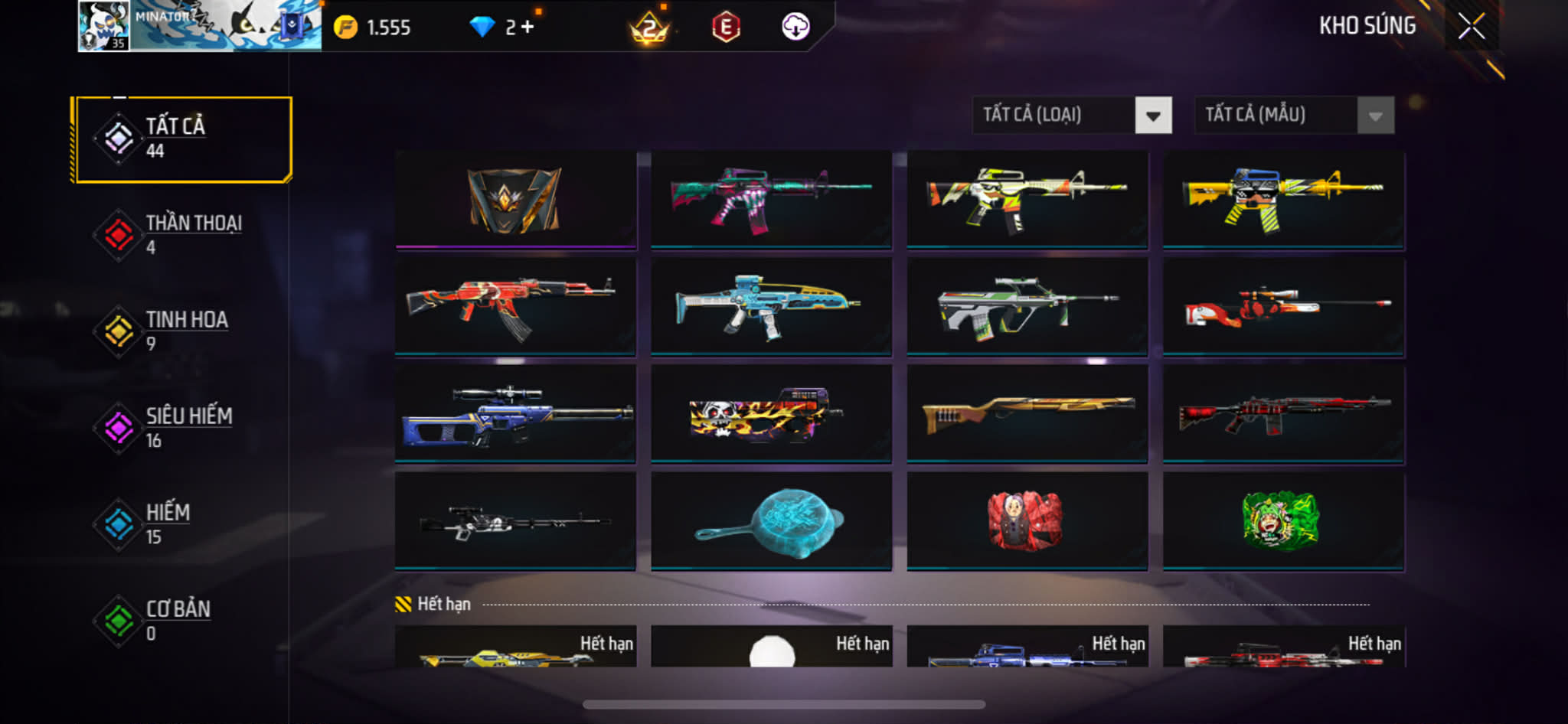Select the blue scoped sniper rifle skin
The width and height of the screenshot is (1568, 724).
click(515, 413)
